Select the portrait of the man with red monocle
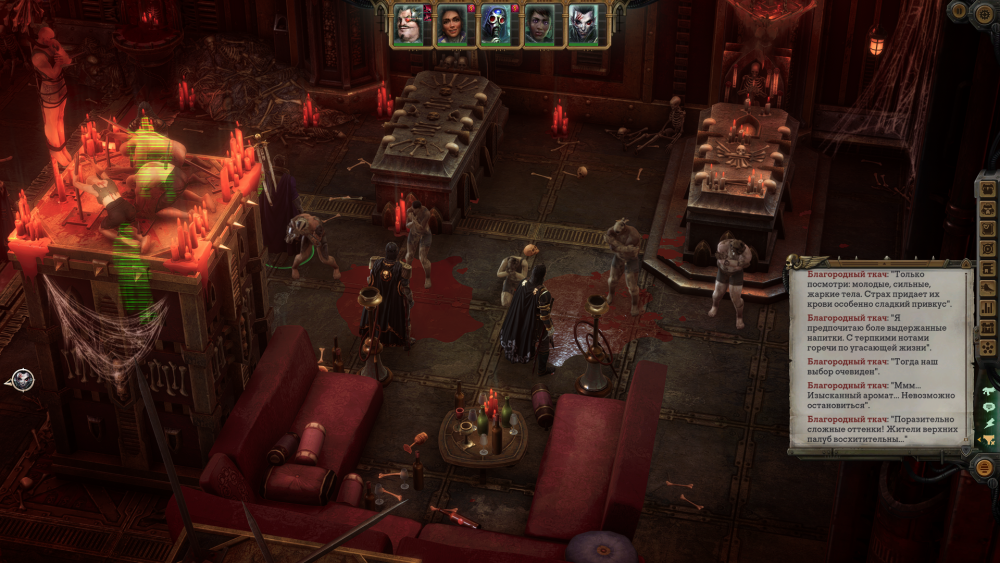 (x=409, y=25)
